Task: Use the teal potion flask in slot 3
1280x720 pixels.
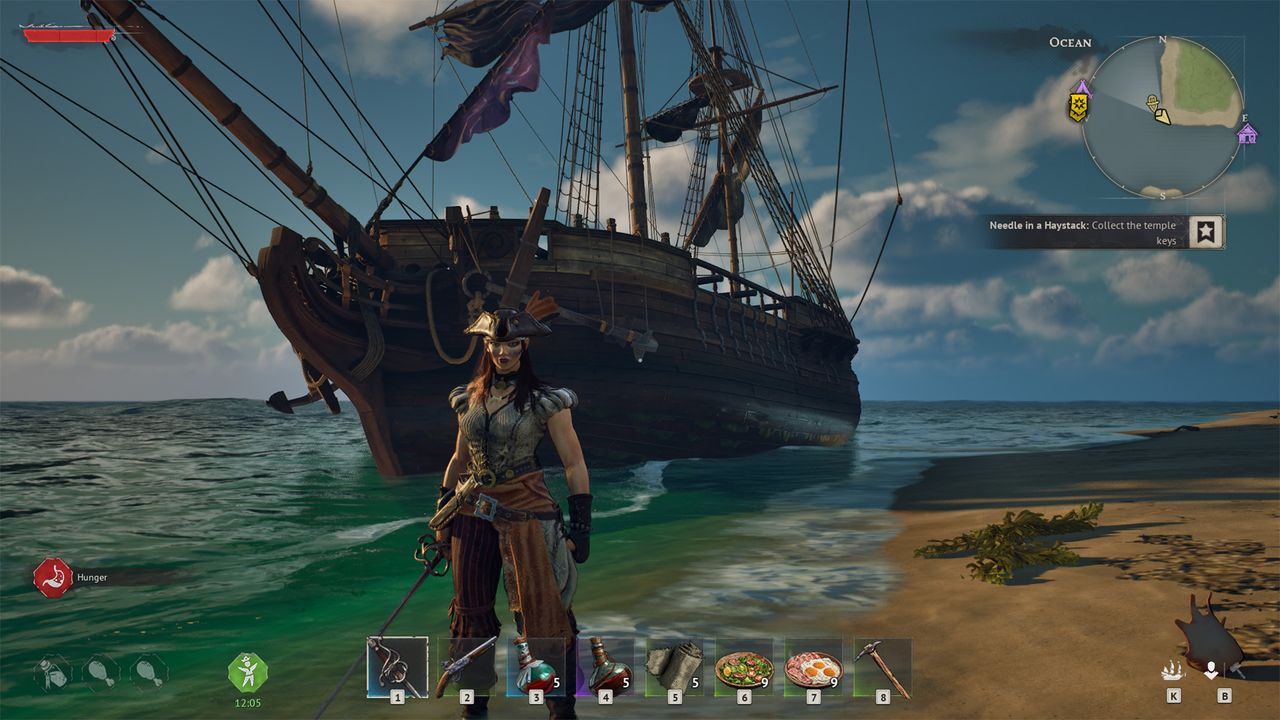Action: (535, 666)
